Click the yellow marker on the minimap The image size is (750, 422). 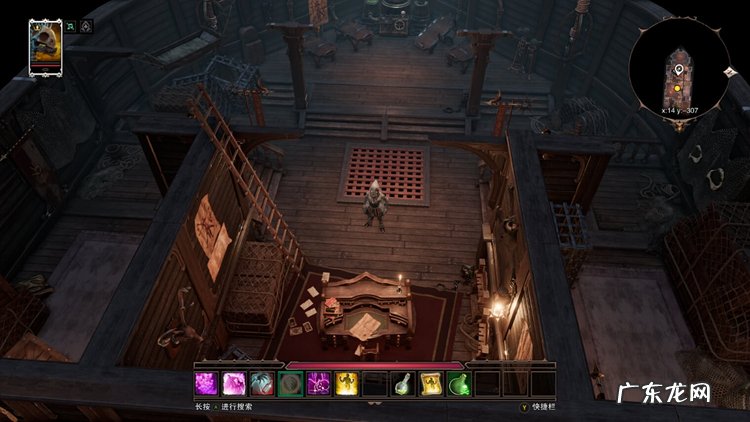pyautogui.click(x=677, y=87)
